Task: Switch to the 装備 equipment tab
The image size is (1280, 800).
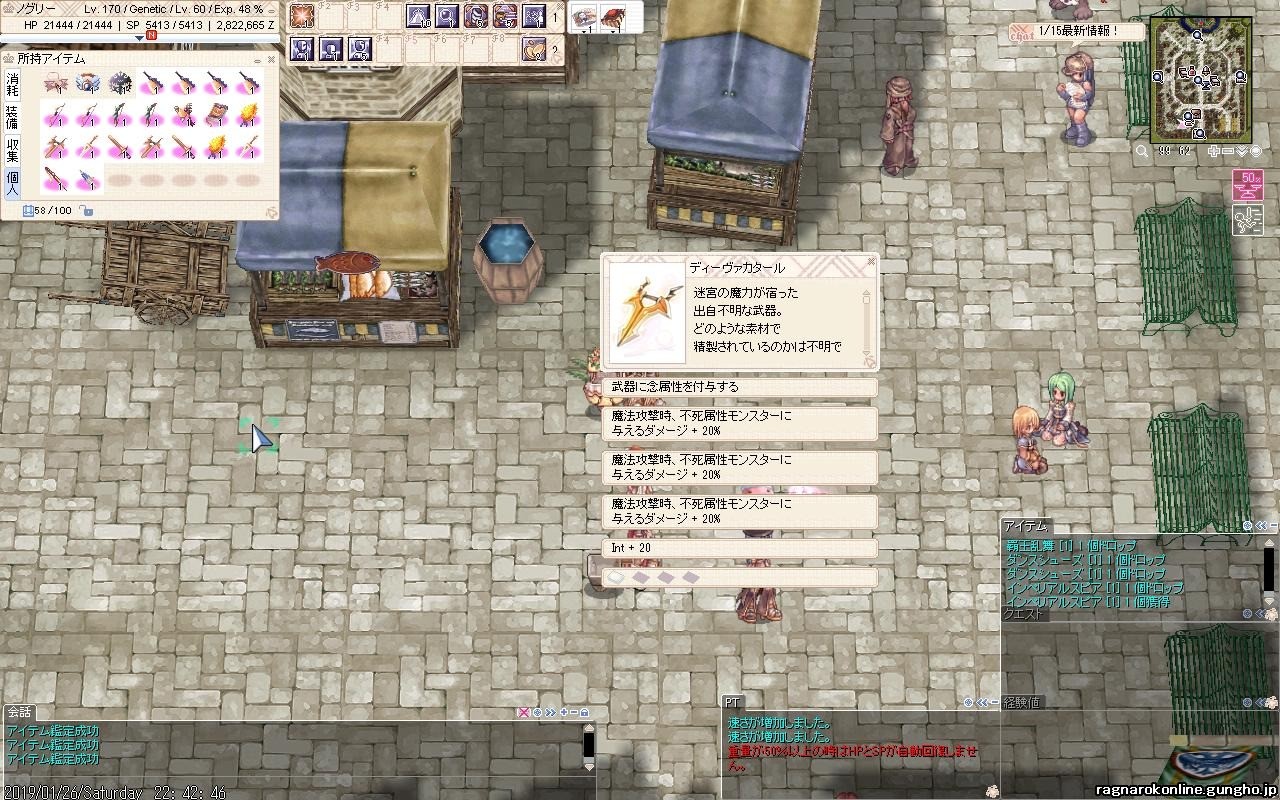Action: [x=13, y=116]
